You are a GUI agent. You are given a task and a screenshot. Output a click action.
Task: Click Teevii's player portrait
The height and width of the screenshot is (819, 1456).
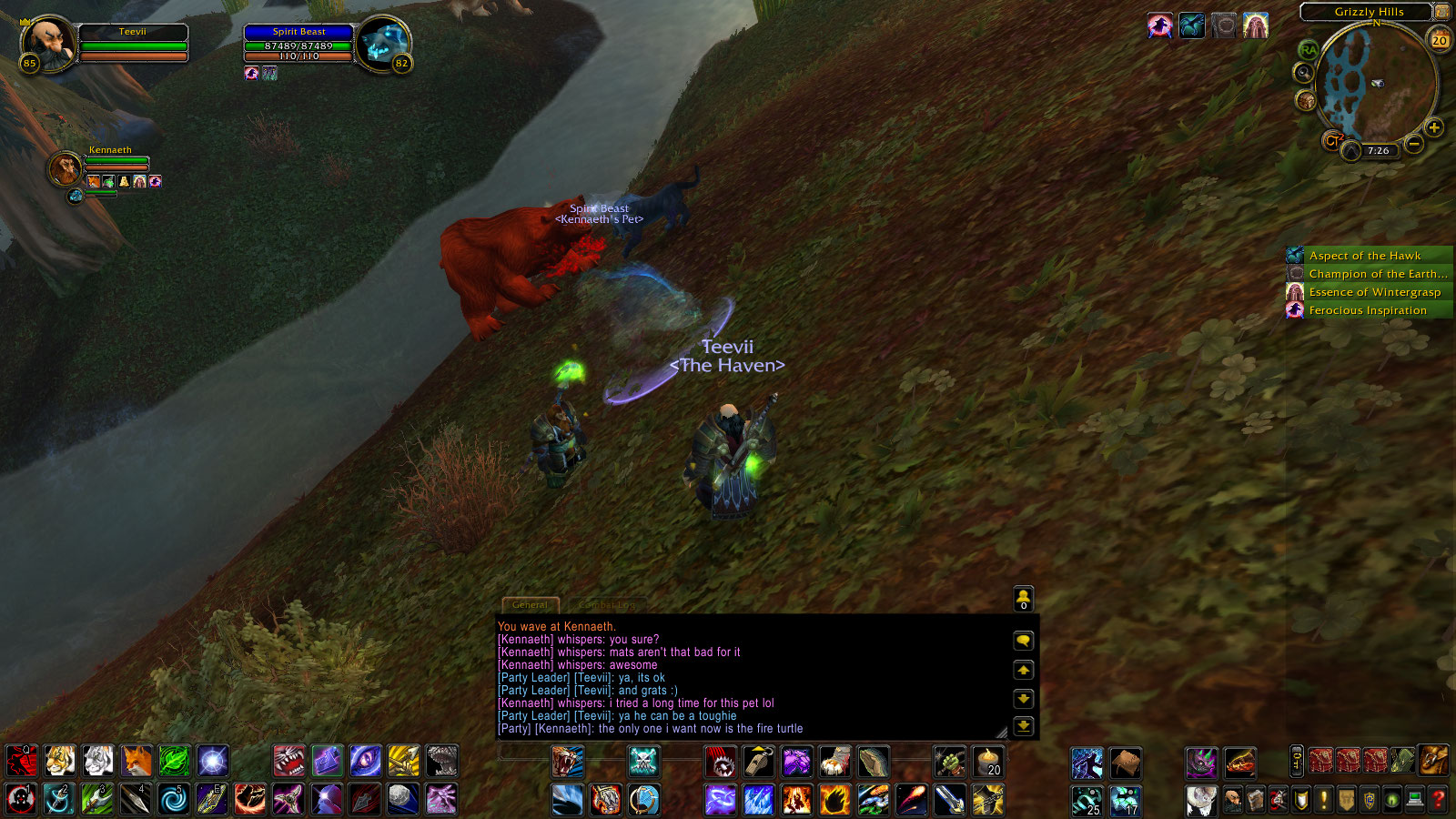point(47,43)
